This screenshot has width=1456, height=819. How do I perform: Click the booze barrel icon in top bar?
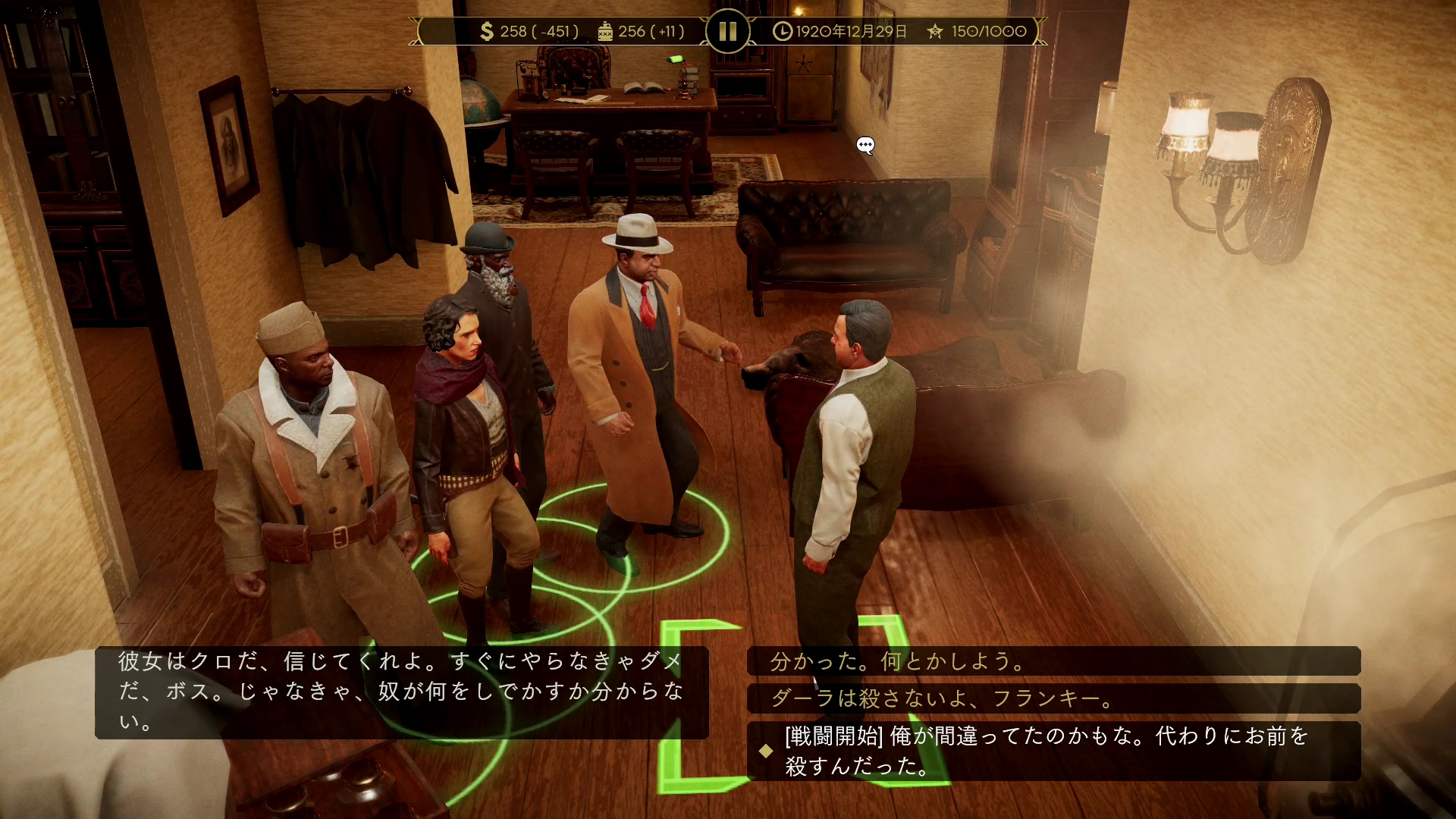[604, 31]
